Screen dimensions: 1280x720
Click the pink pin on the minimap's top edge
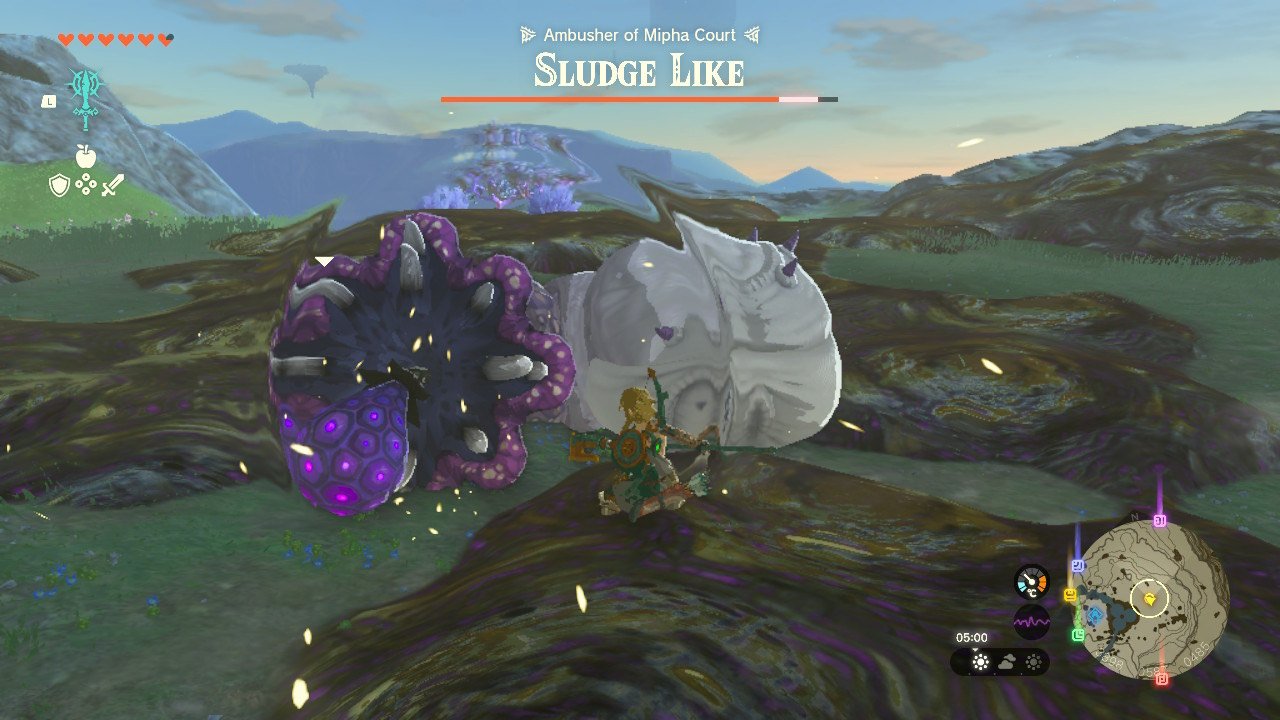1160,521
